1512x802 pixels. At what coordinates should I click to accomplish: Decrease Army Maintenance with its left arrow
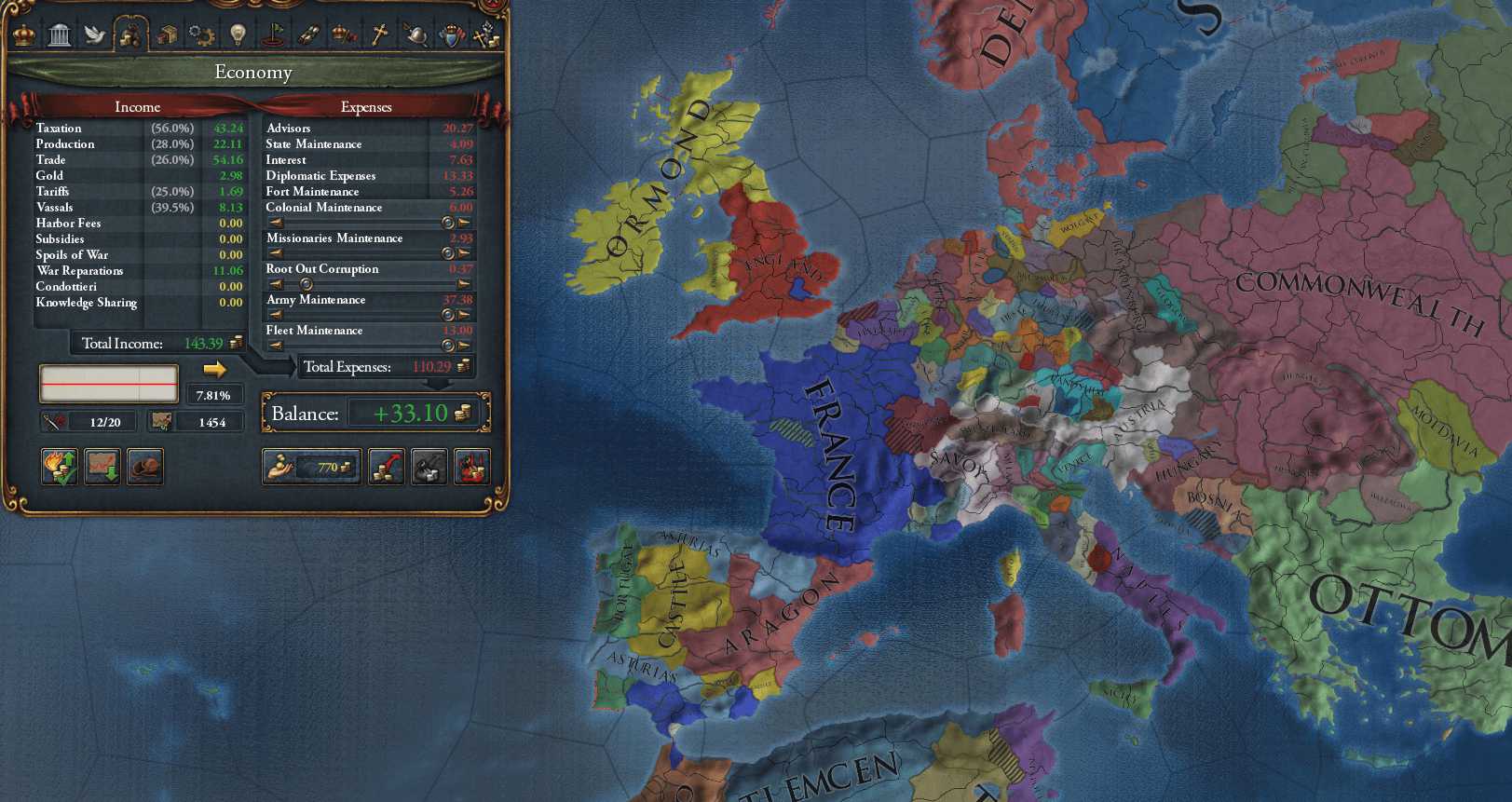click(276, 315)
